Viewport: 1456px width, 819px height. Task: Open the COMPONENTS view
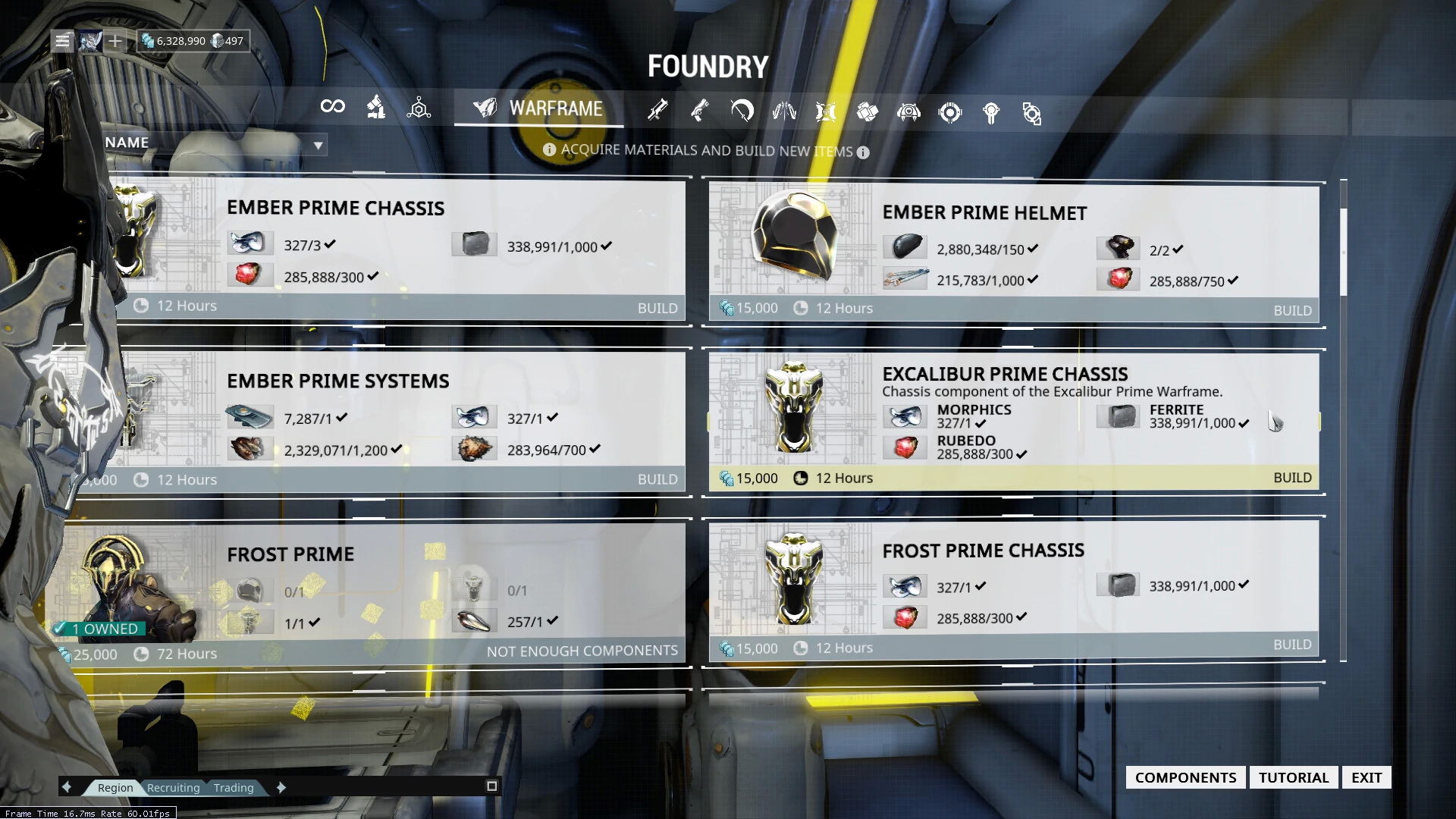1185,777
